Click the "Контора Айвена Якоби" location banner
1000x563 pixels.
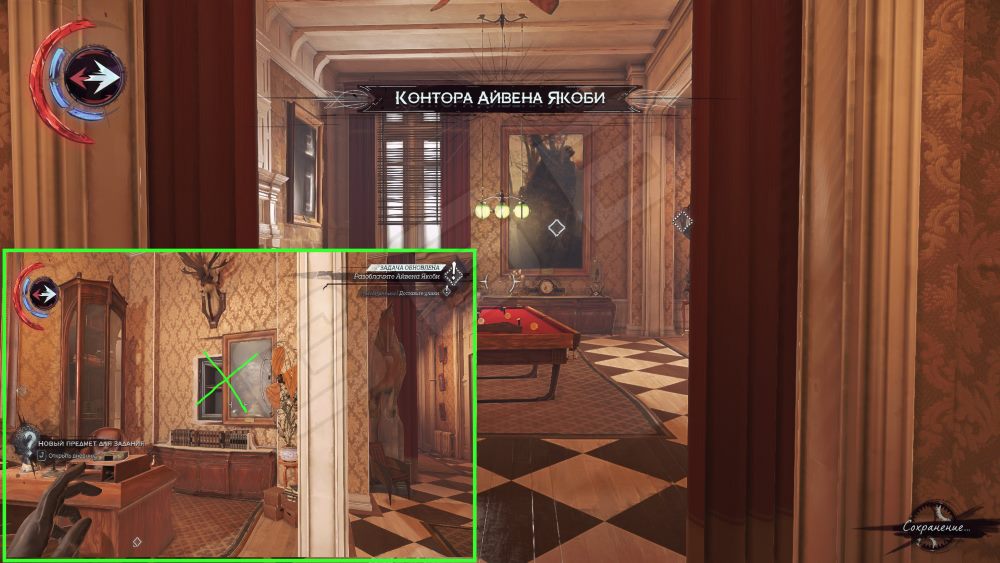(x=502, y=98)
